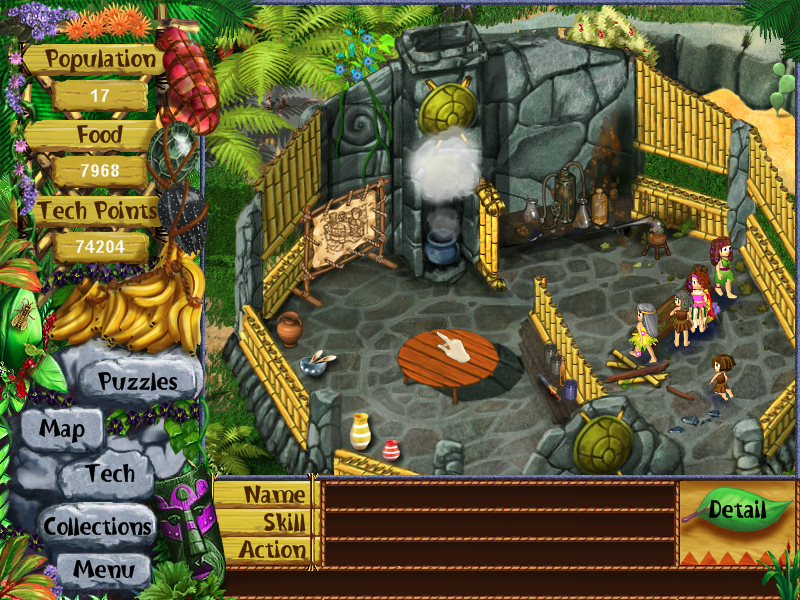Show the Tech upgrades screen
Screen dimensions: 800x600
[109, 474]
